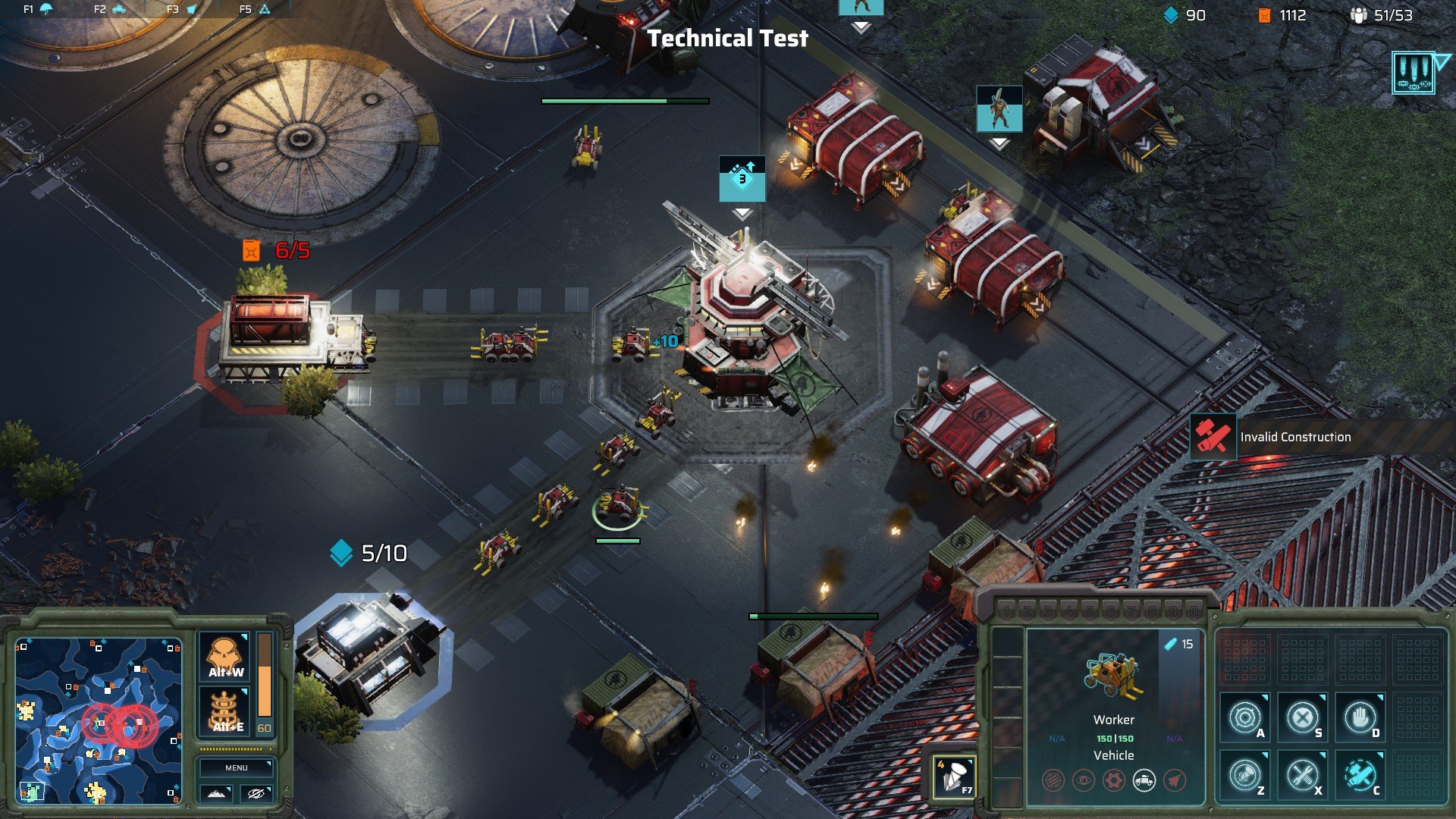The height and width of the screenshot is (819, 1456).
Task: Click the bottom-left worker command icon
Action: pos(1245,775)
